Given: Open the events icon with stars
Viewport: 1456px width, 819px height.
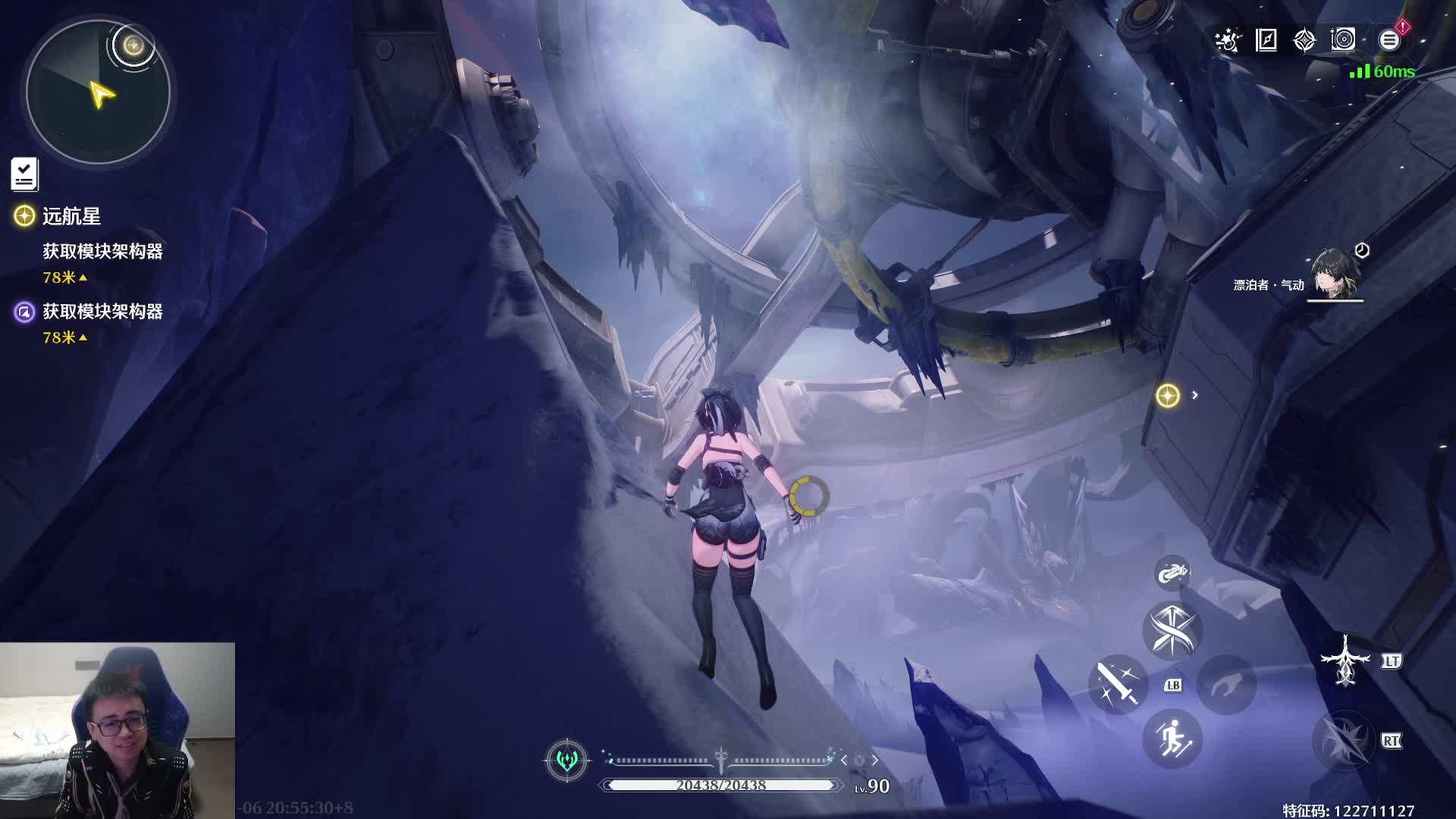Looking at the screenshot, I should (1227, 40).
